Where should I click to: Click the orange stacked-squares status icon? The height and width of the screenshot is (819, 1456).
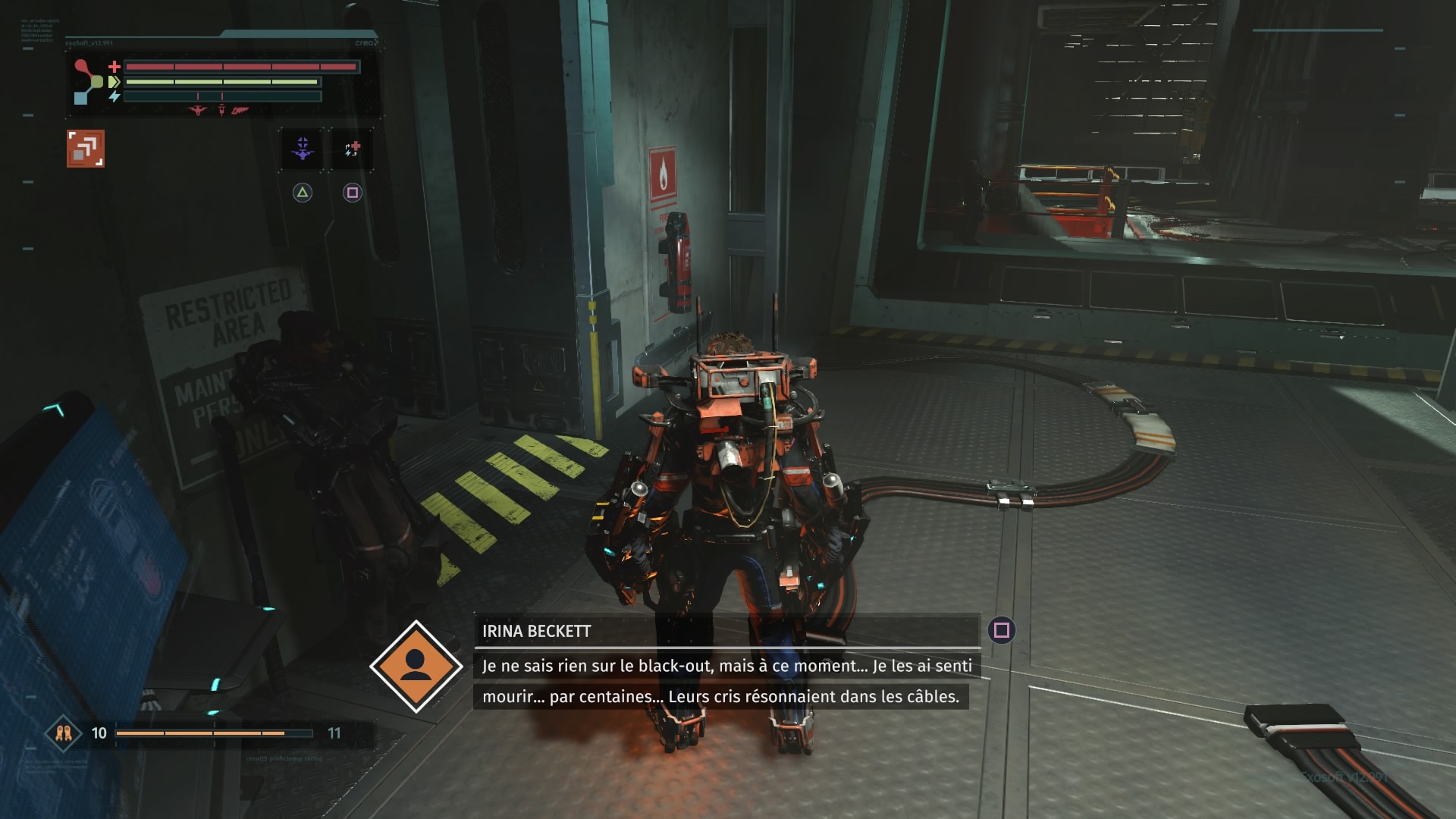(x=86, y=148)
